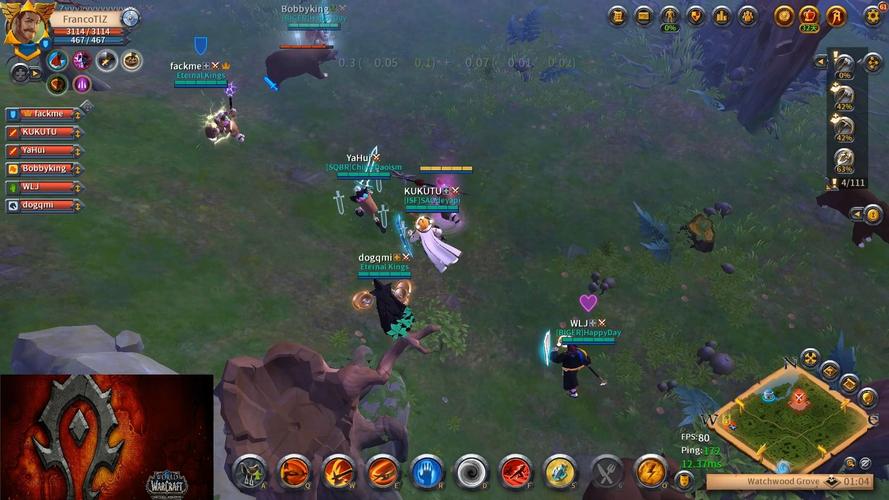This screenshot has width=889, height=500.
Task: Select party member fackme
Action: click(x=44, y=114)
